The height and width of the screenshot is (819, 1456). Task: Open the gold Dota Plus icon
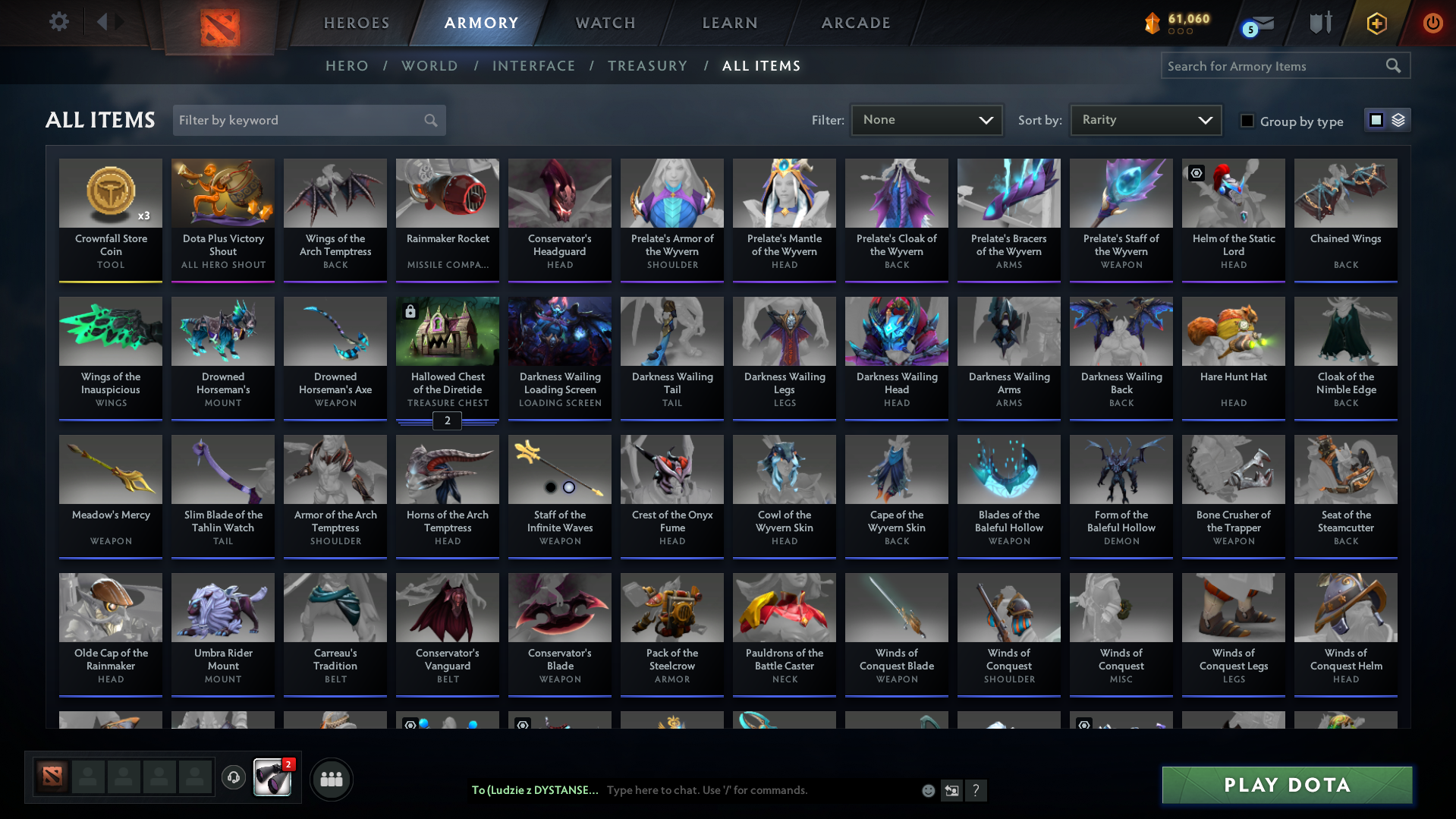pos(1376,23)
